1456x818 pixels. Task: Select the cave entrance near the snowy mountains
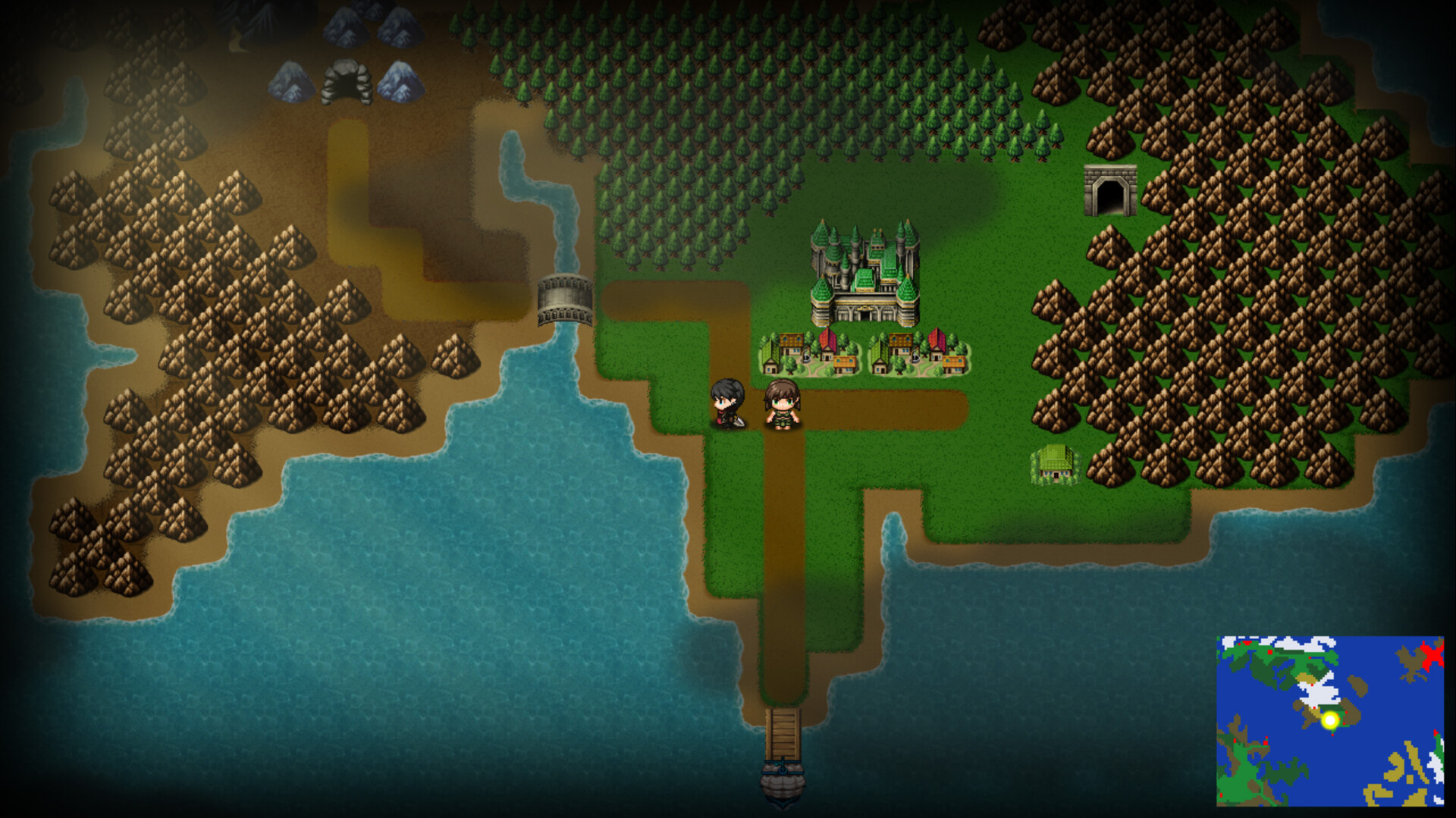347,83
